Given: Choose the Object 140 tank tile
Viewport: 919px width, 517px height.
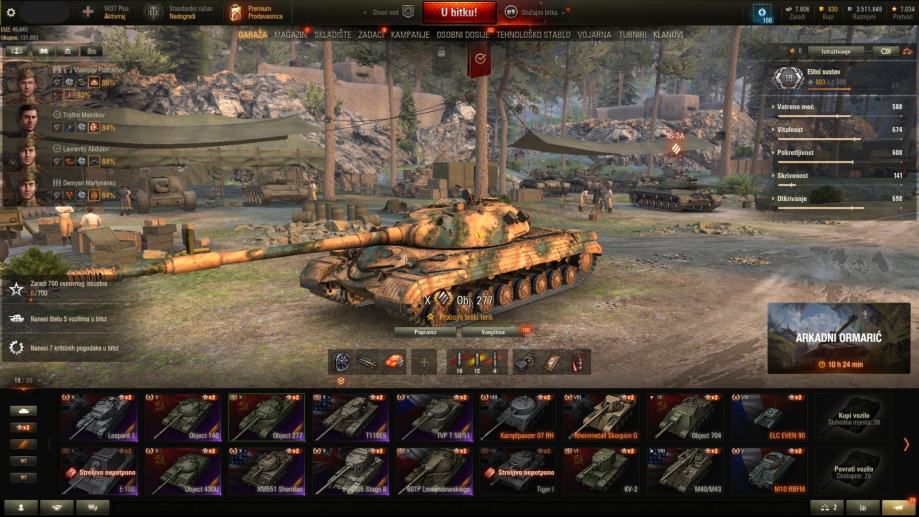Looking at the screenshot, I should [184, 417].
